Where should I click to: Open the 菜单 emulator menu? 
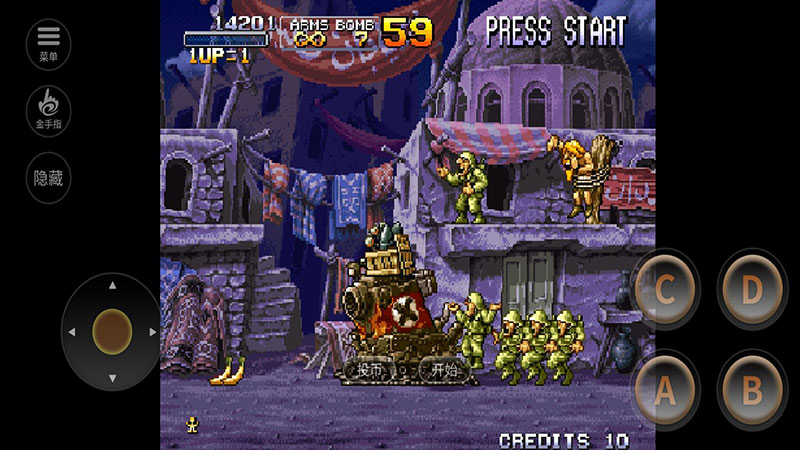coord(48,41)
